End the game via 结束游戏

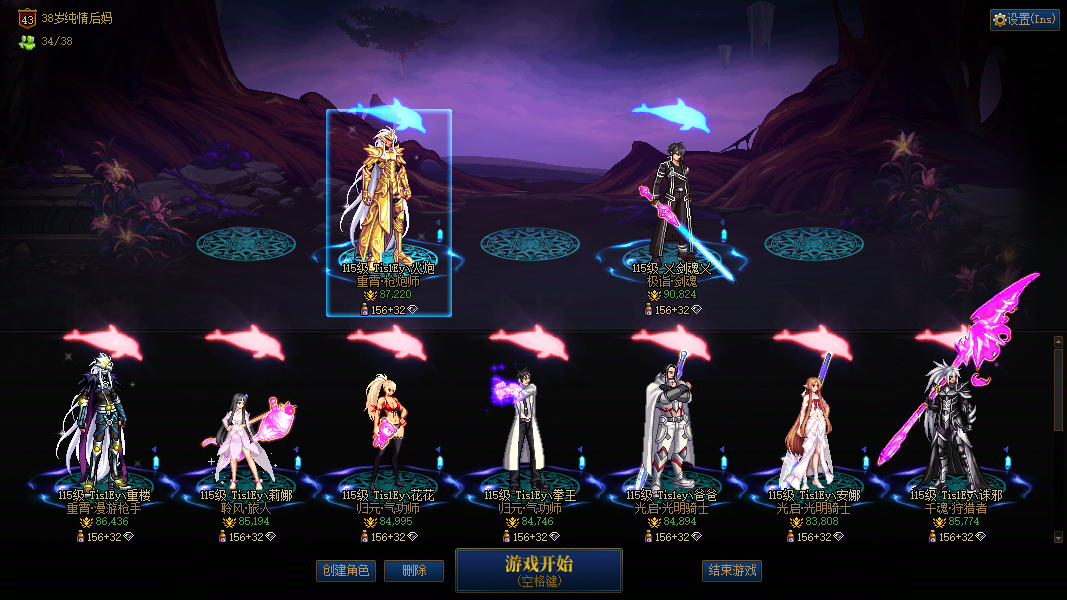pos(732,571)
